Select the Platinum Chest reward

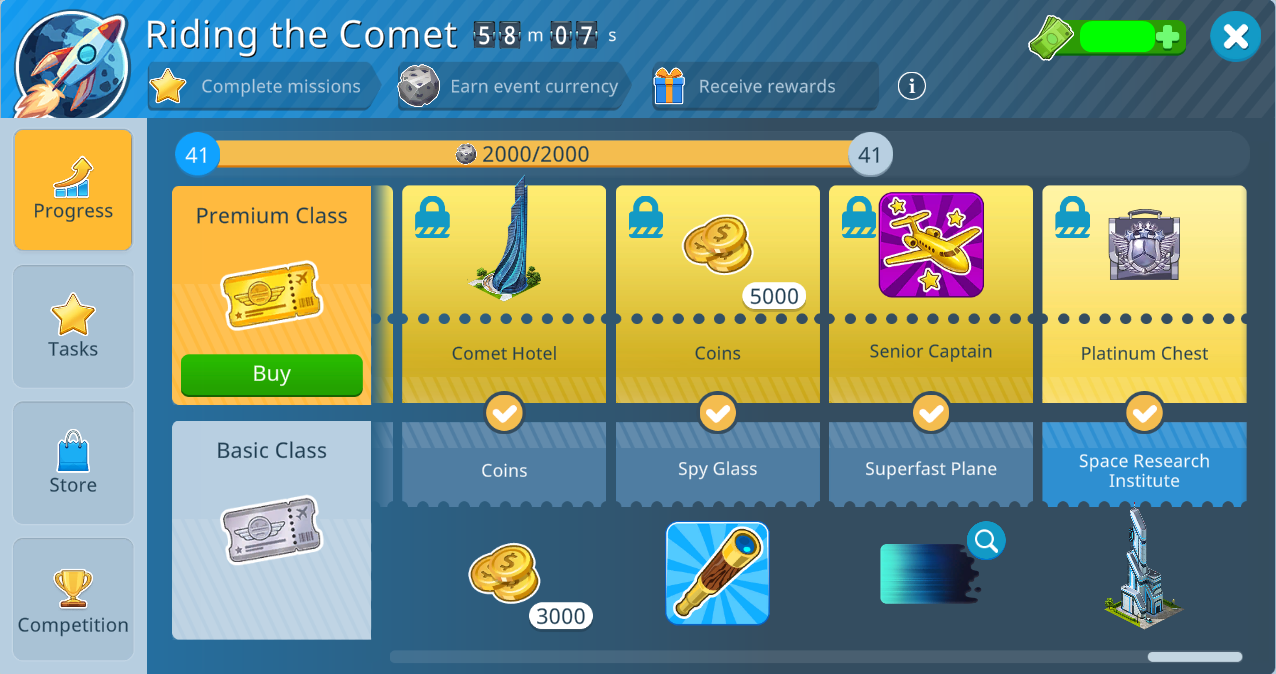[x=1144, y=246]
